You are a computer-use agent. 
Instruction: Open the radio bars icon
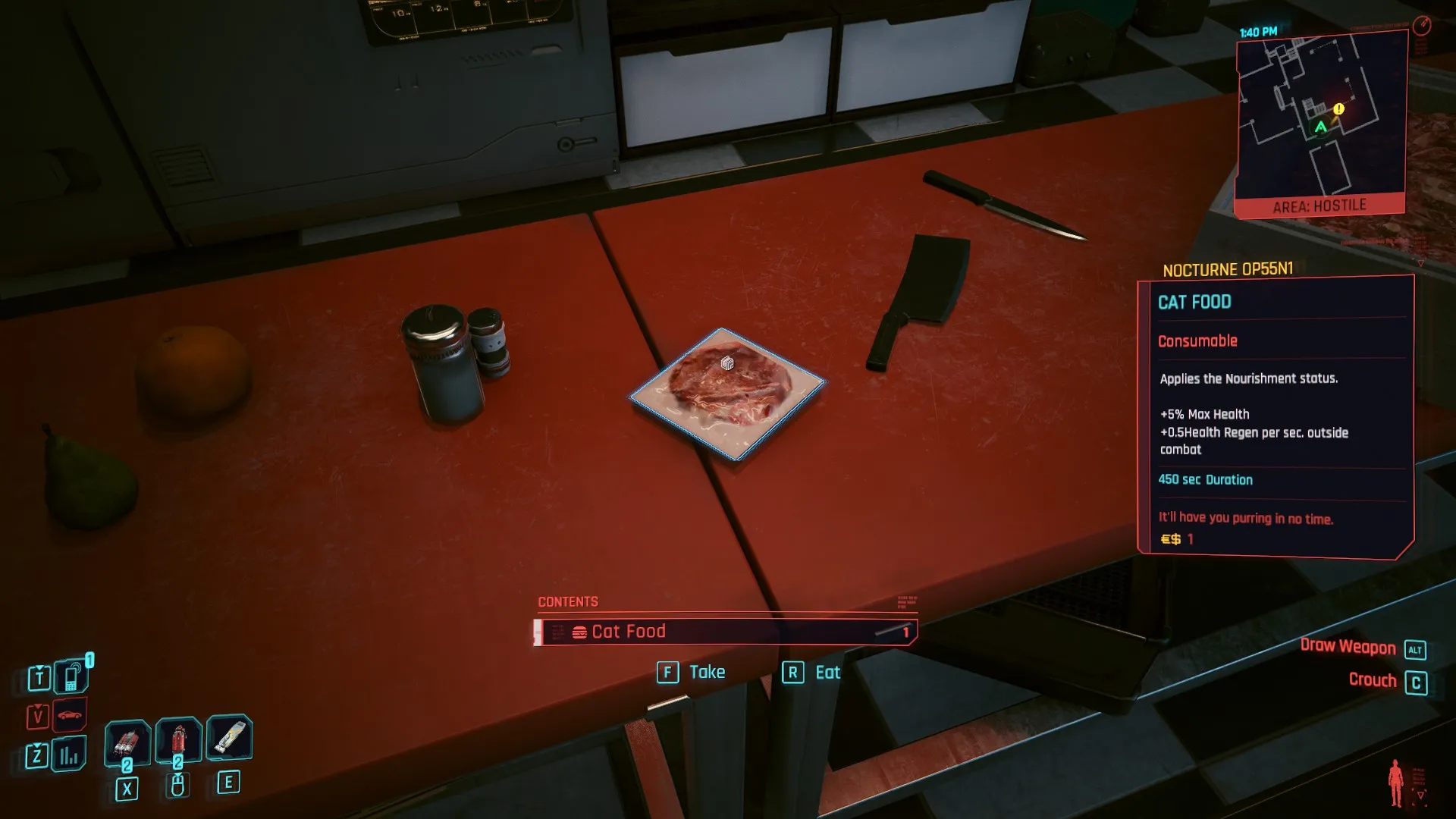[69, 755]
